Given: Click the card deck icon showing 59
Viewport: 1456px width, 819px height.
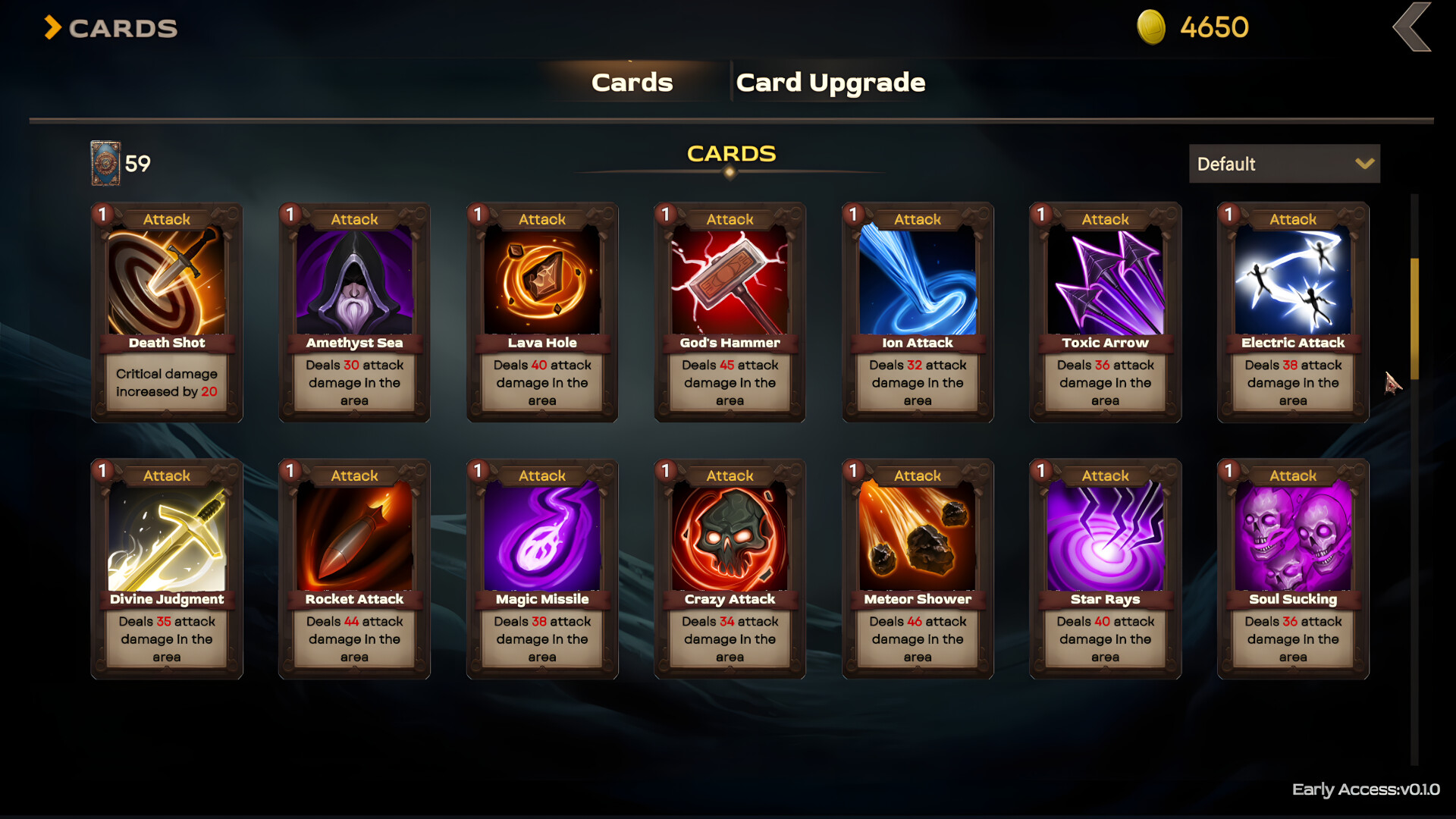Looking at the screenshot, I should click(x=104, y=162).
